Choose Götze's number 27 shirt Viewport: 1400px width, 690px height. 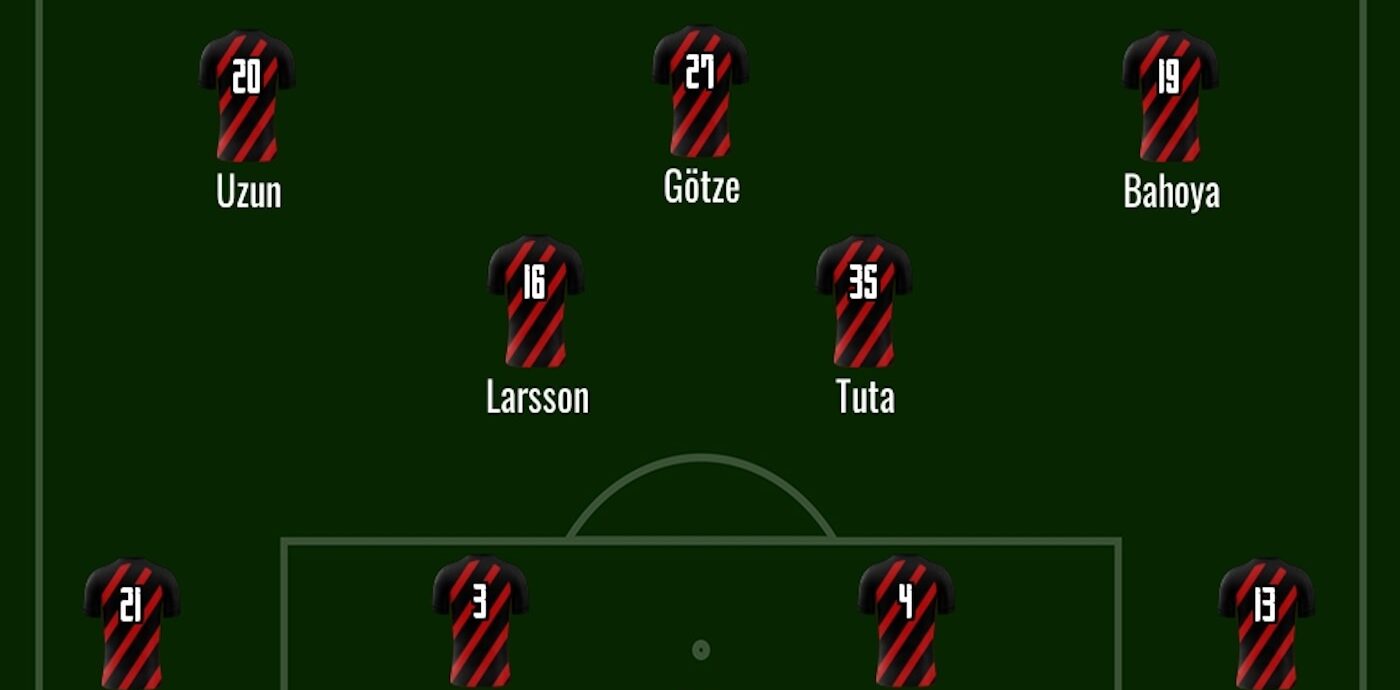click(x=700, y=92)
